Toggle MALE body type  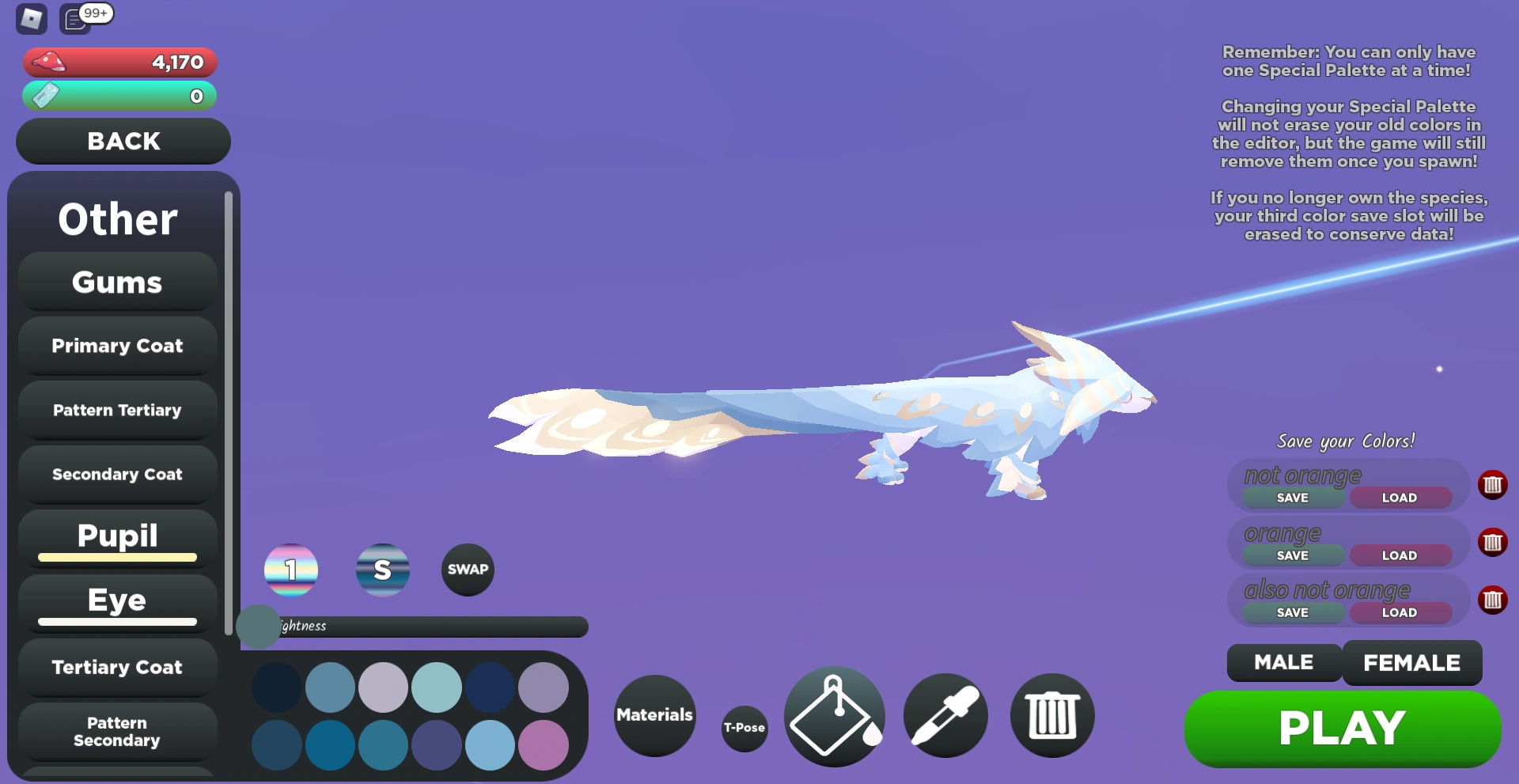[1282, 663]
